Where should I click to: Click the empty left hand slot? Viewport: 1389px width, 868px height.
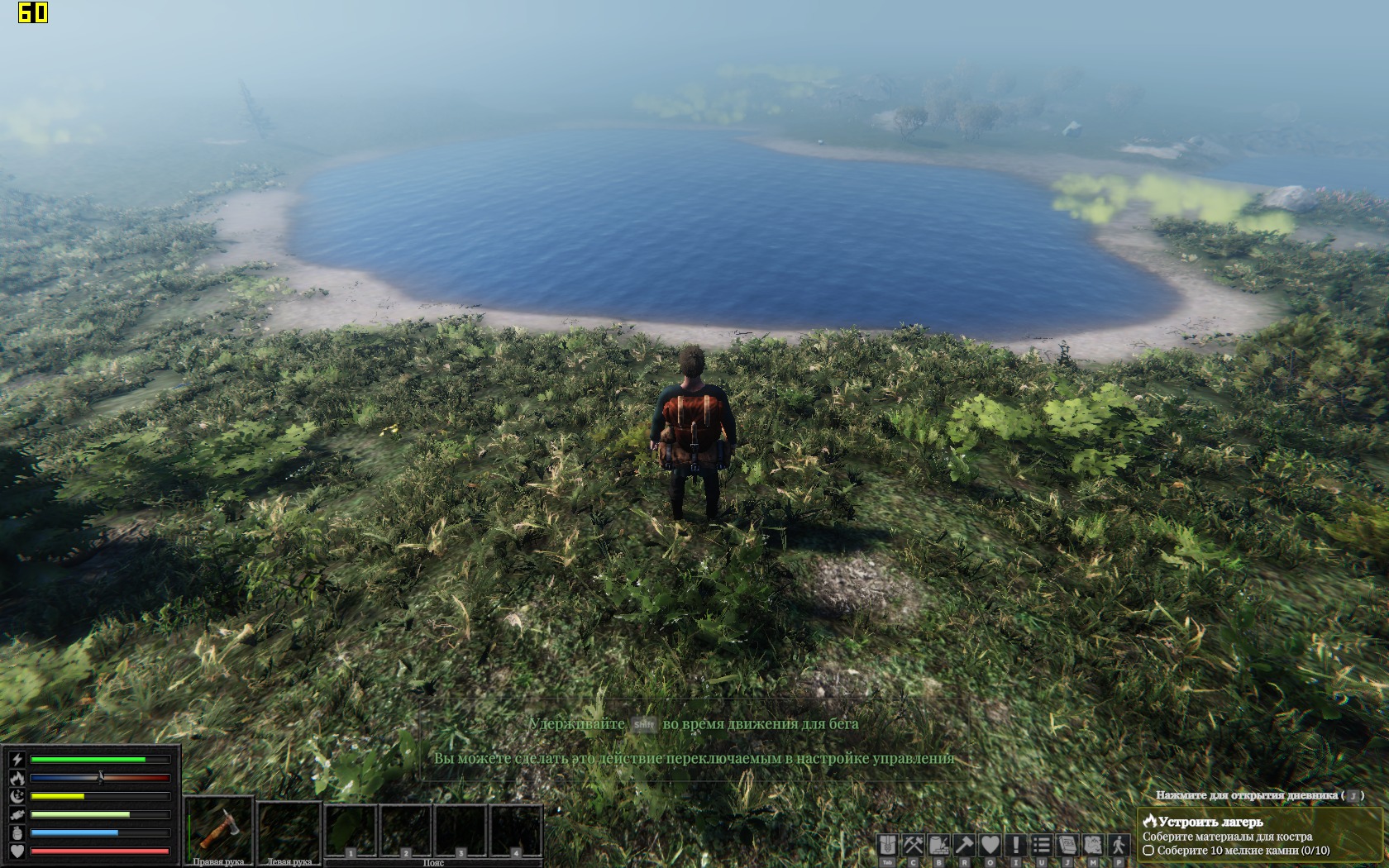click(x=289, y=827)
